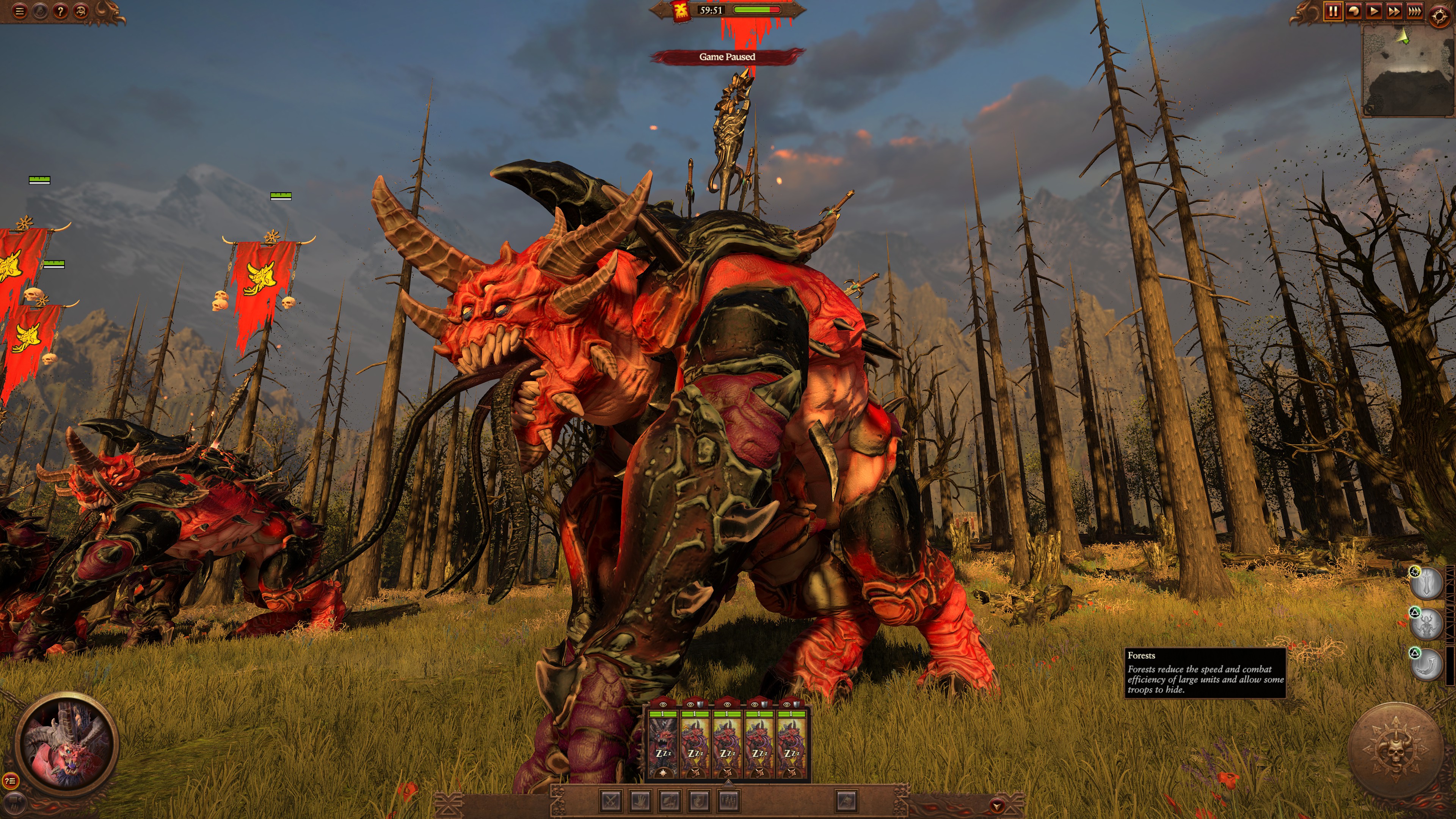Open the battle menu hamburger icon

(x=20, y=11)
